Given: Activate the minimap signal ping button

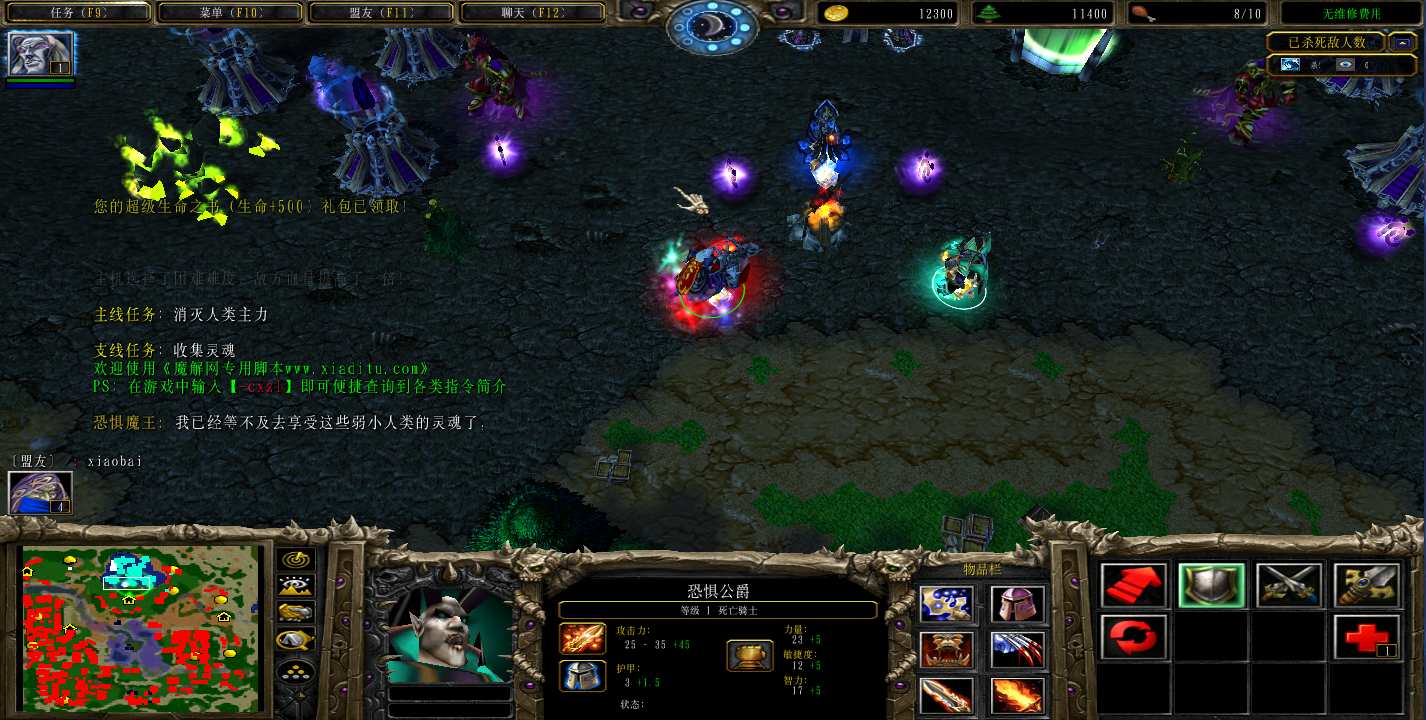Looking at the screenshot, I should click(x=296, y=560).
